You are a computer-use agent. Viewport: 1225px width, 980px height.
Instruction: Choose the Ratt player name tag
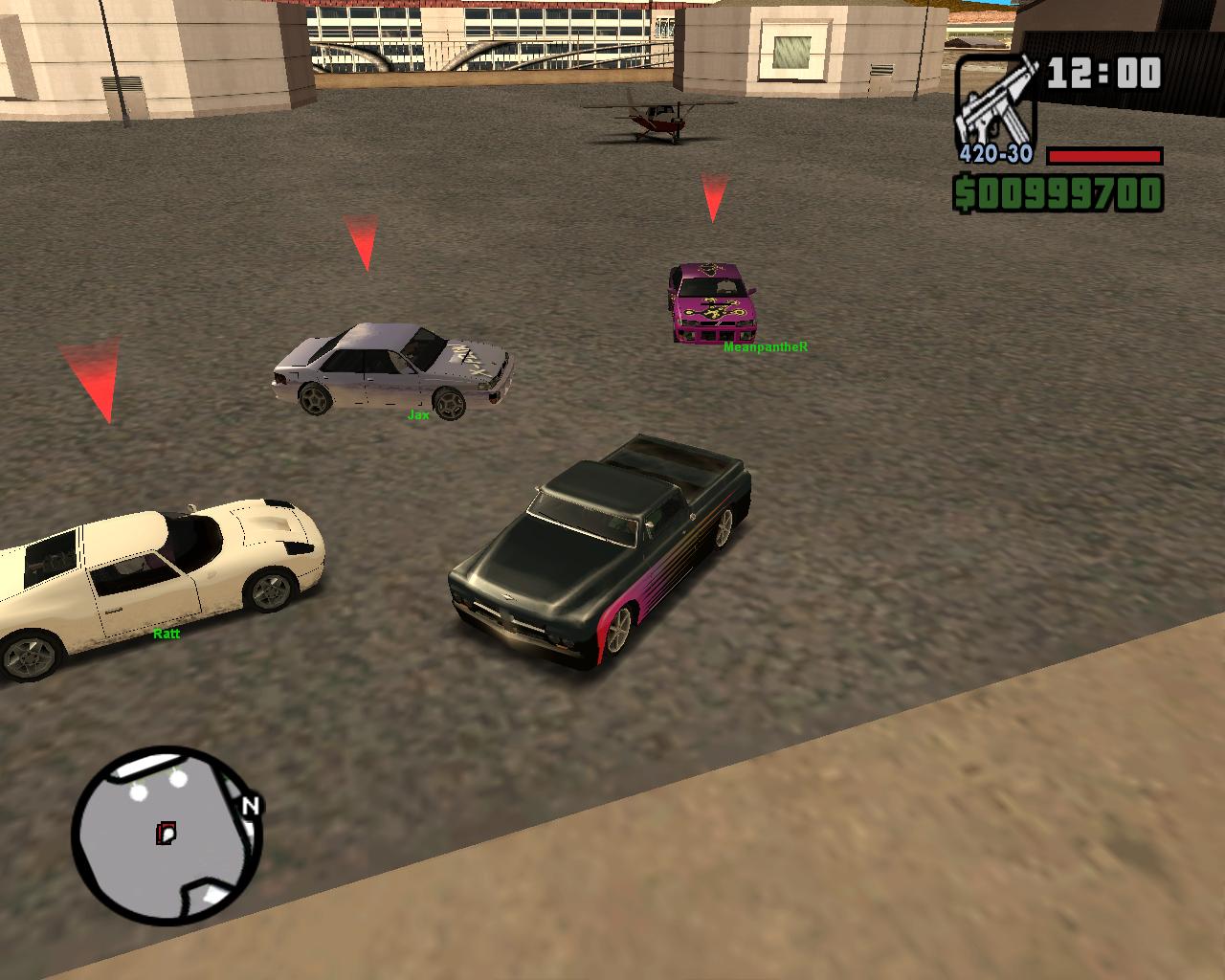click(167, 634)
